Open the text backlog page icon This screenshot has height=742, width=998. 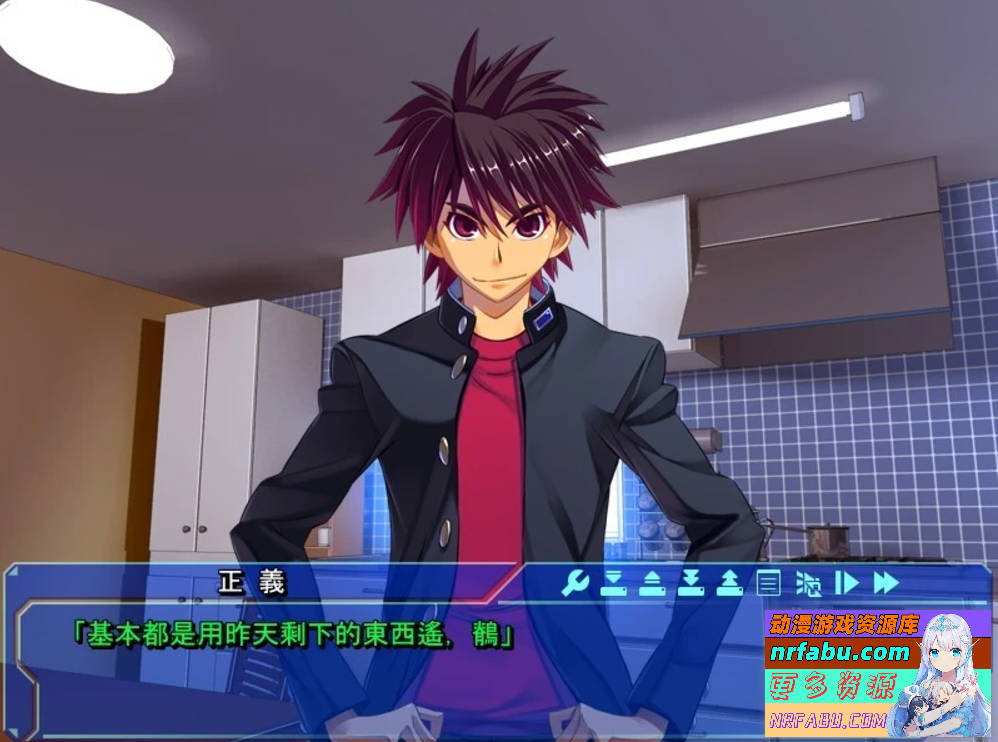coord(768,582)
